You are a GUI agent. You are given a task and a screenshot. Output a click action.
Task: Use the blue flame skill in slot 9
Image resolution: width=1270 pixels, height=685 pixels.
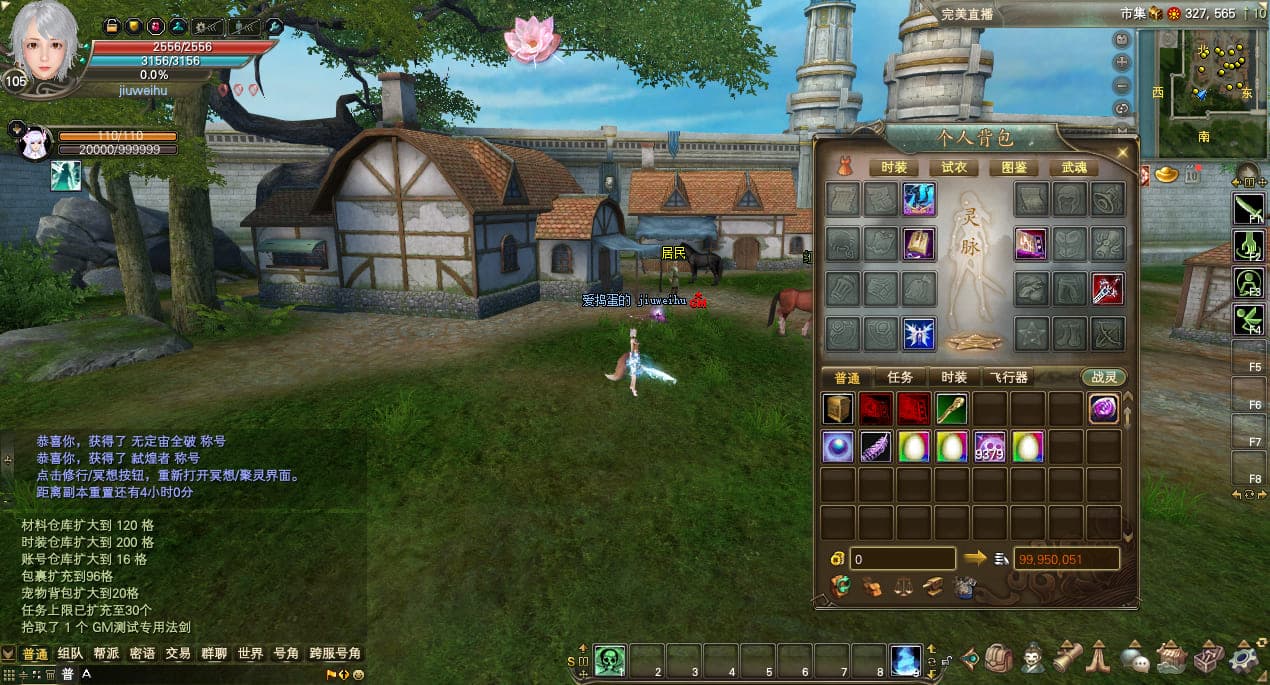point(906,660)
